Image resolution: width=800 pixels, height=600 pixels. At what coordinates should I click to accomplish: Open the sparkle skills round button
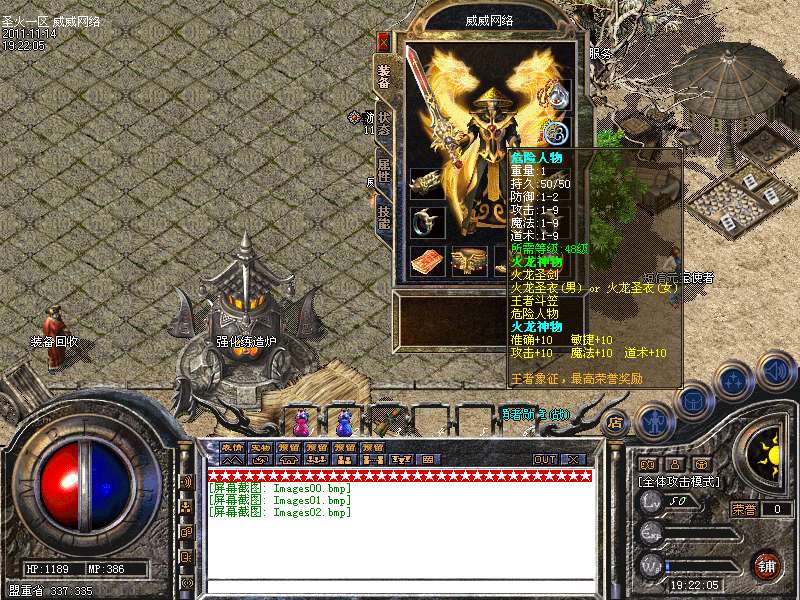click(735, 381)
